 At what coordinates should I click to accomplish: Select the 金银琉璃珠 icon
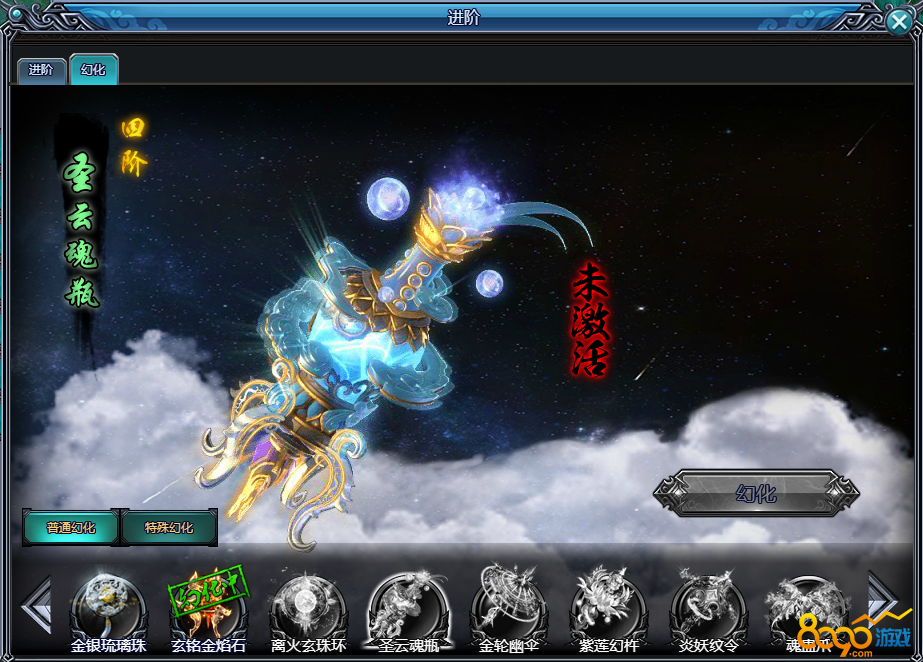click(x=108, y=604)
